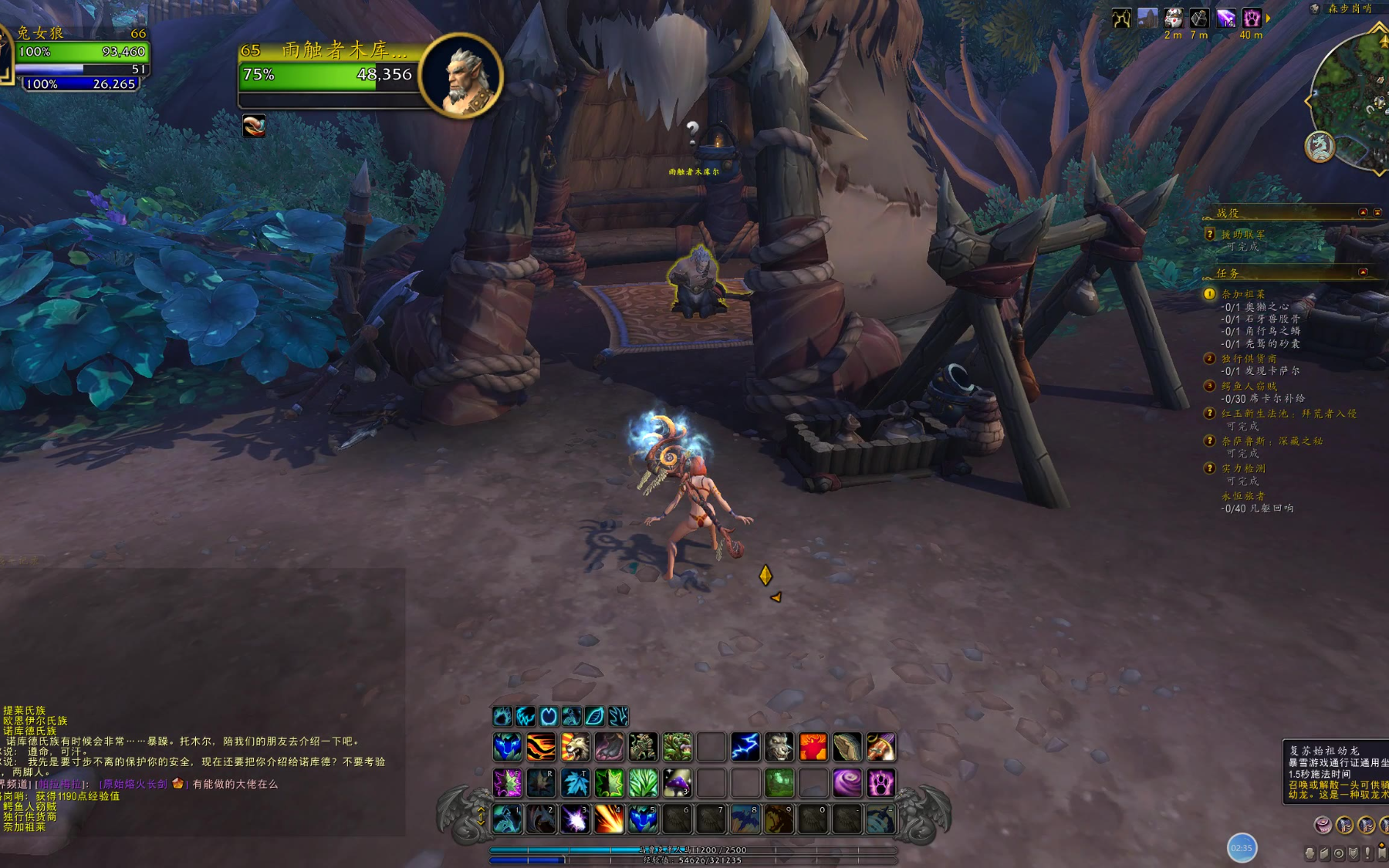Select the target portrait of 雨触者木库
This screenshot has height=868, width=1389.
click(x=461, y=75)
